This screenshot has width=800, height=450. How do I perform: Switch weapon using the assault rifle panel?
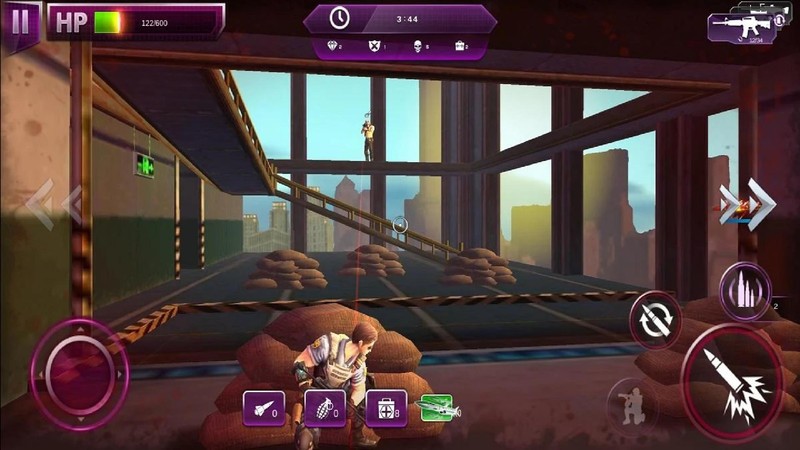click(x=741, y=27)
